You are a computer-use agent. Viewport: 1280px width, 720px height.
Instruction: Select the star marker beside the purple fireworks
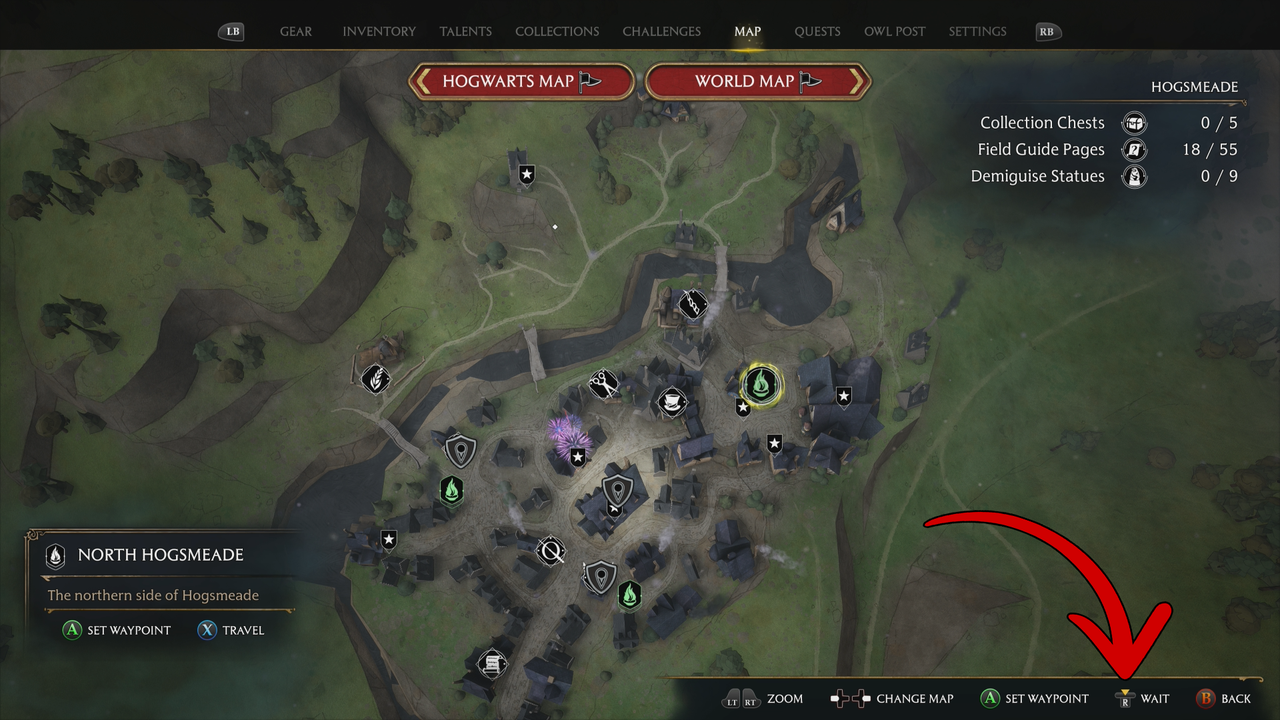(577, 456)
